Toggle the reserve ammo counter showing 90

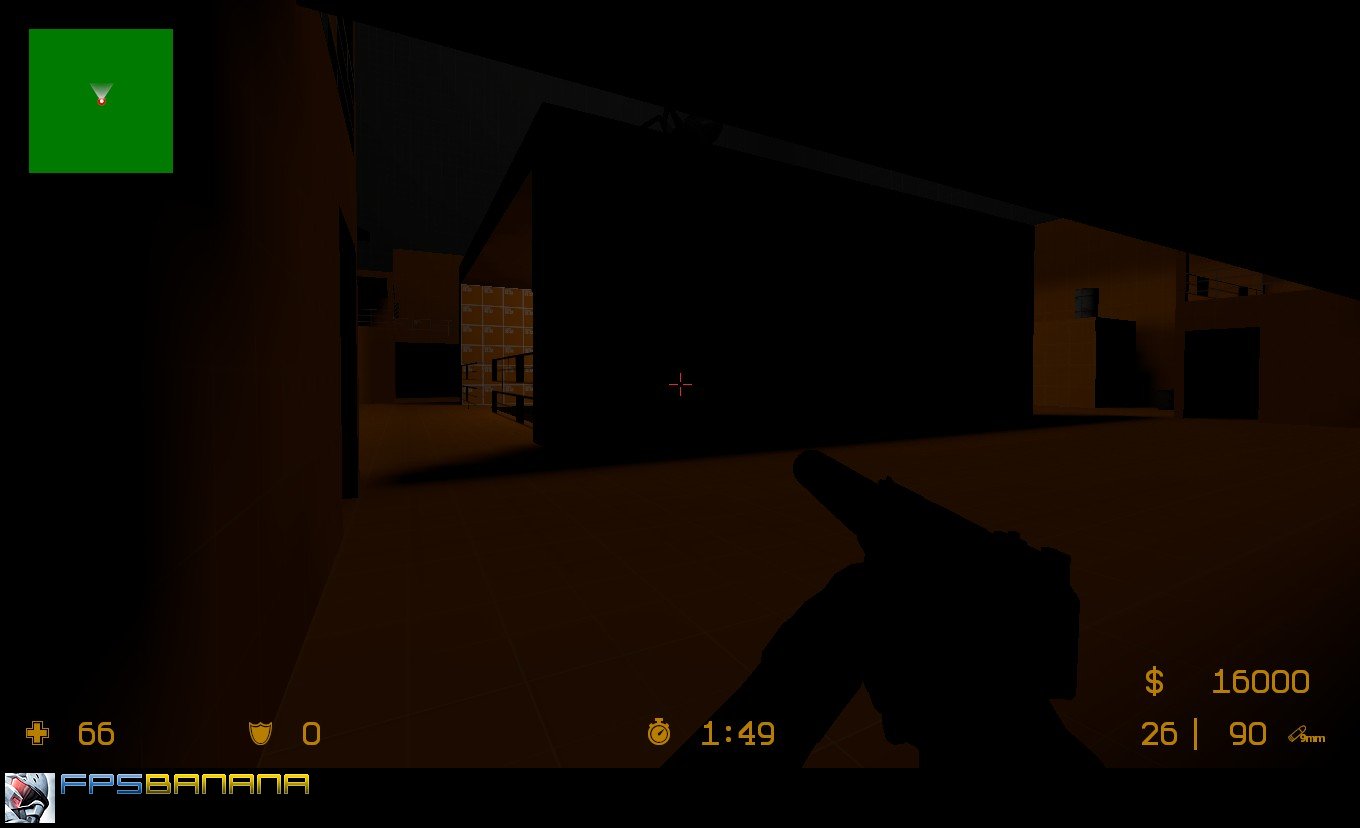coord(1247,734)
